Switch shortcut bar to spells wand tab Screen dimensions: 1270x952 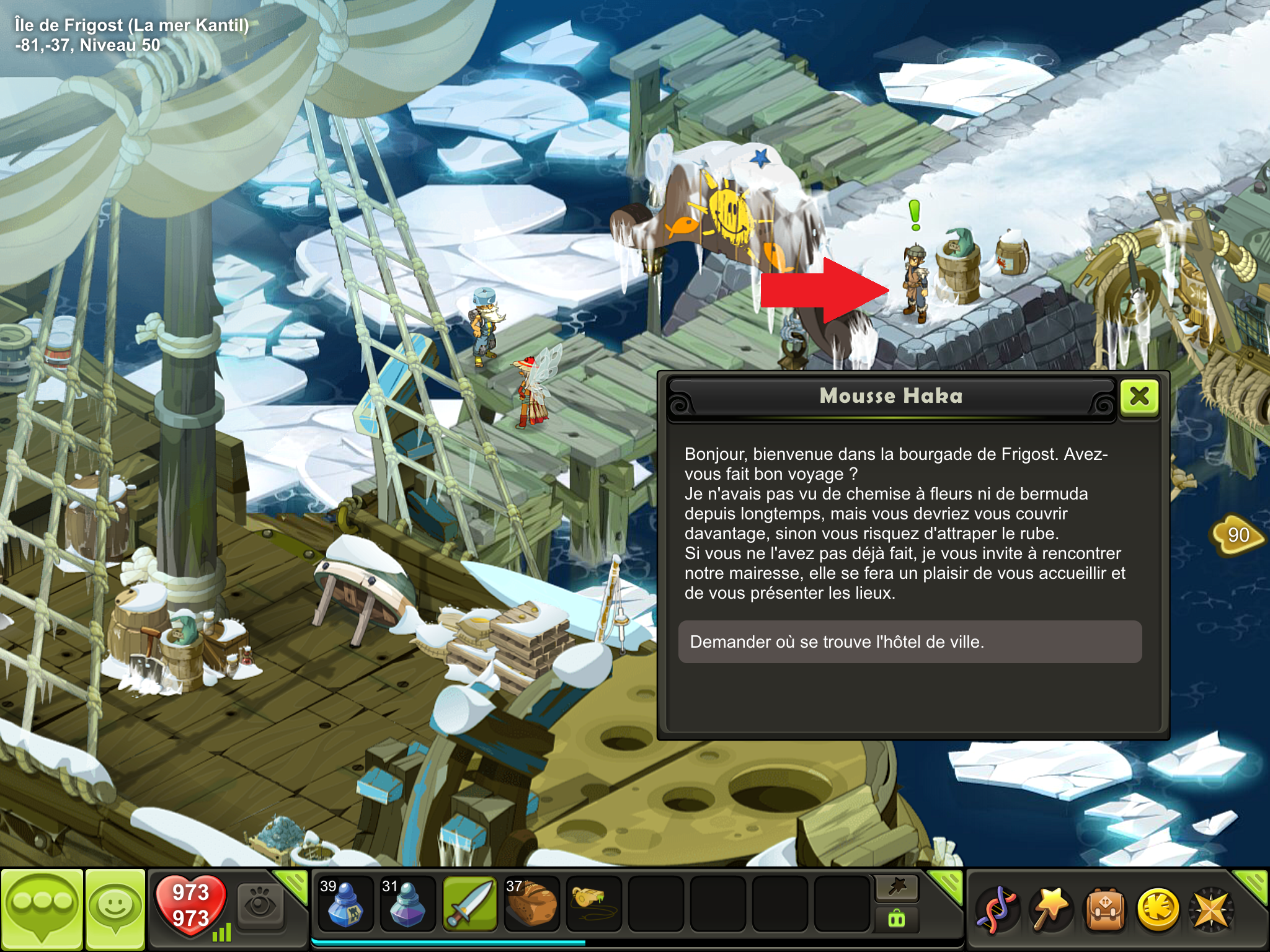[897, 888]
